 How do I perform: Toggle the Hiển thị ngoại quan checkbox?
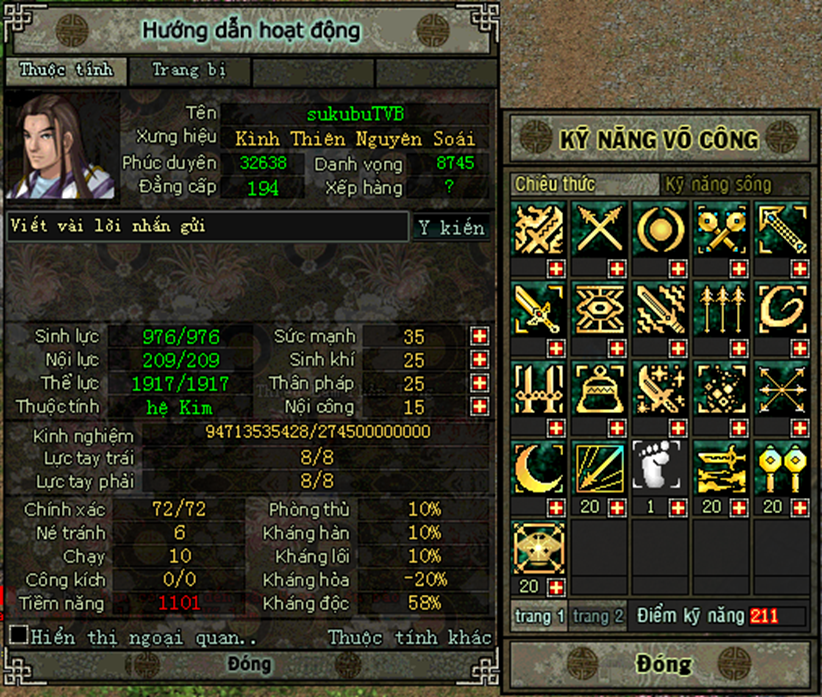[18, 635]
